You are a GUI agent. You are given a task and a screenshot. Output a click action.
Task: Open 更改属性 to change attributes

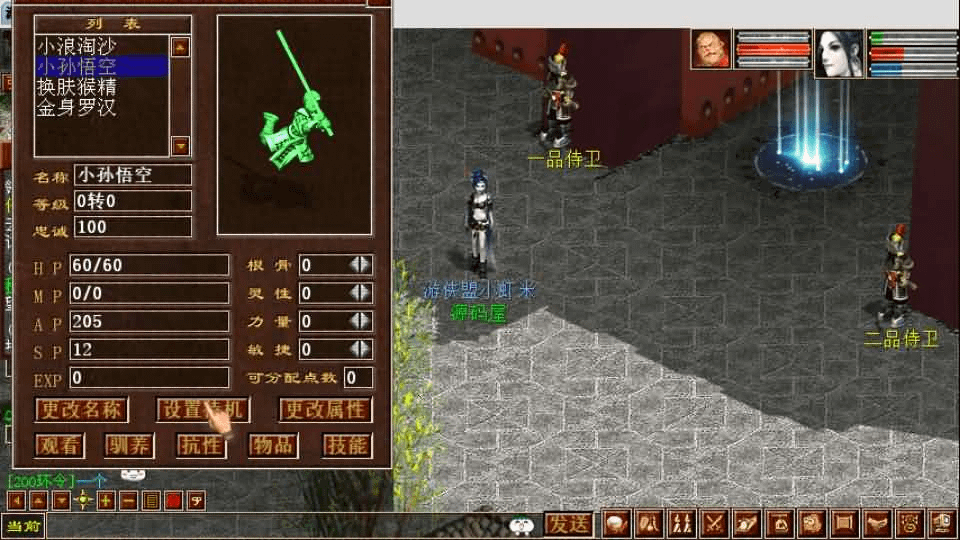click(x=323, y=409)
